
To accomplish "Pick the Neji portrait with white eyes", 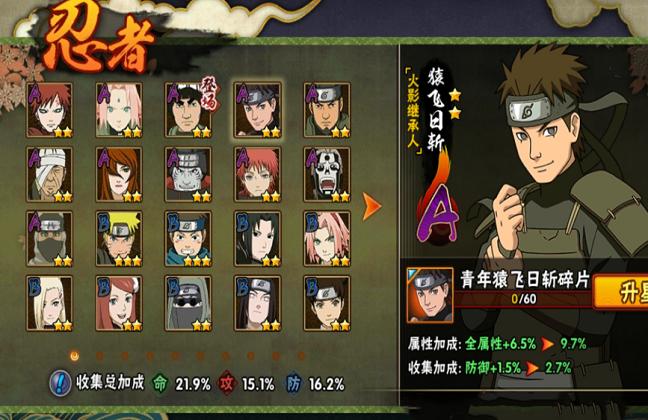I will (256, 304).
